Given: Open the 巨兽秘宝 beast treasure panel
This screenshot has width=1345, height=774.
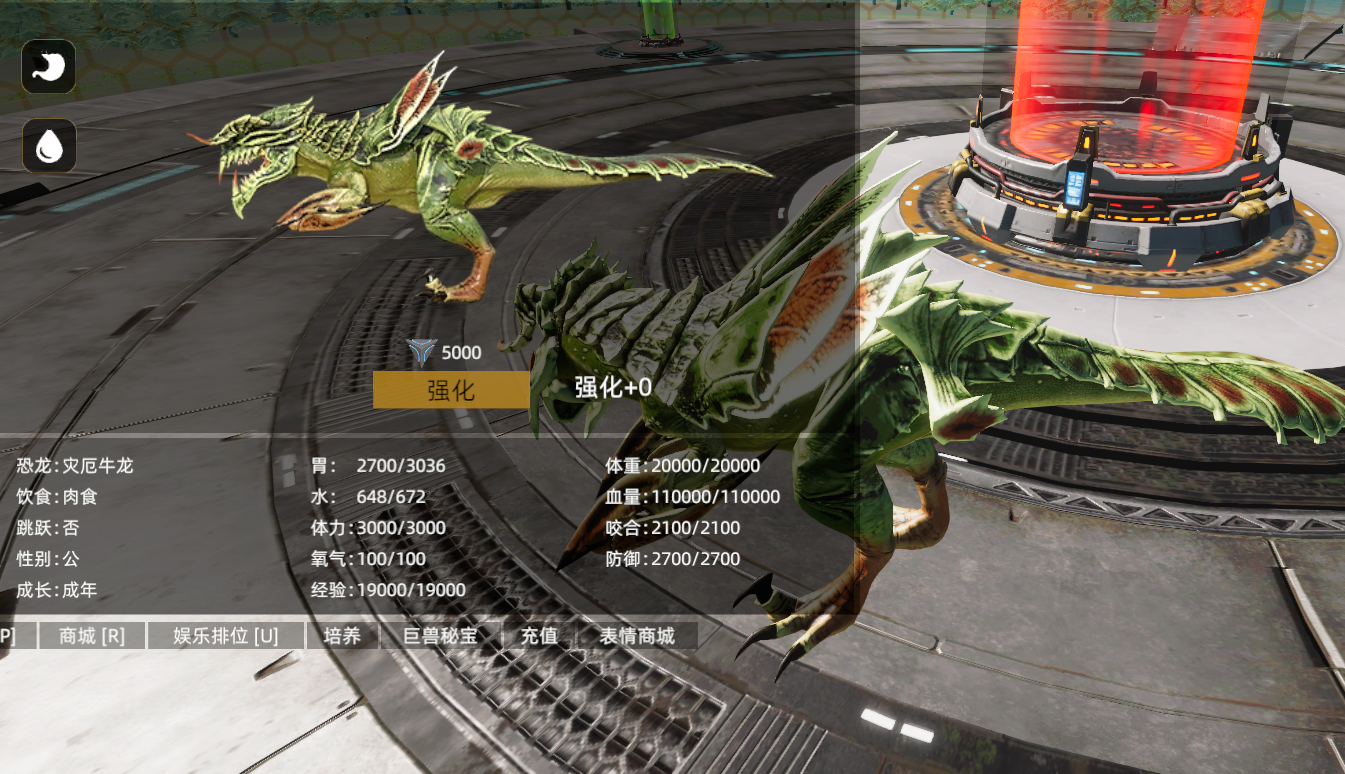Looking at the screenshot, I should (x=440, y=635).
